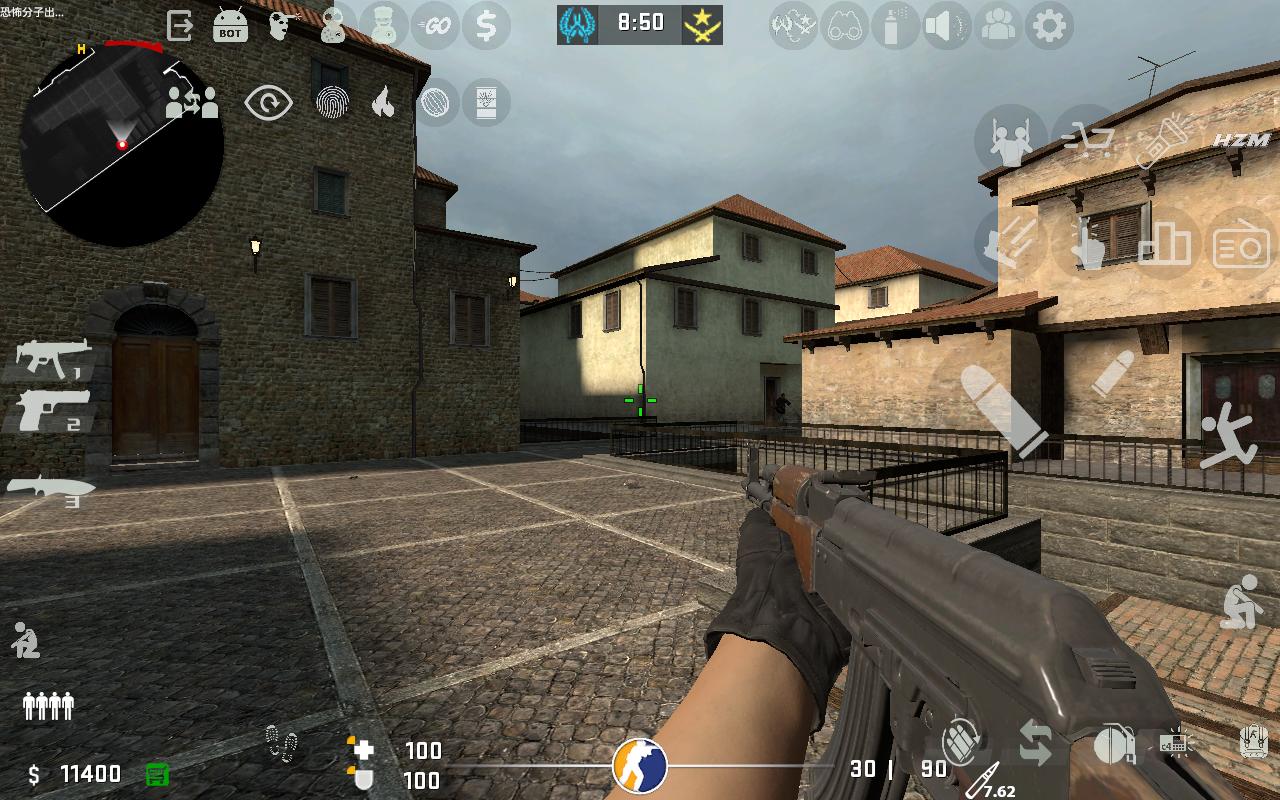
Task: Tap the fingerprint icon
Action: 331,102
